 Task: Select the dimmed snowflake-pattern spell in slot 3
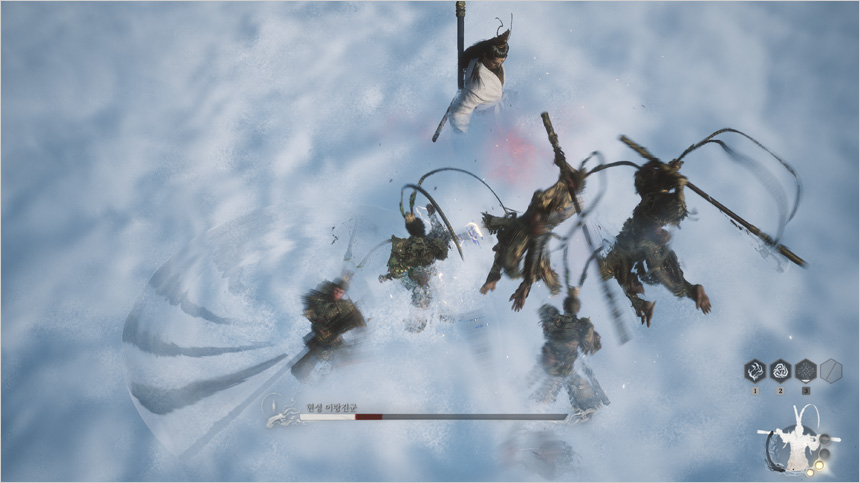(806, 371)
